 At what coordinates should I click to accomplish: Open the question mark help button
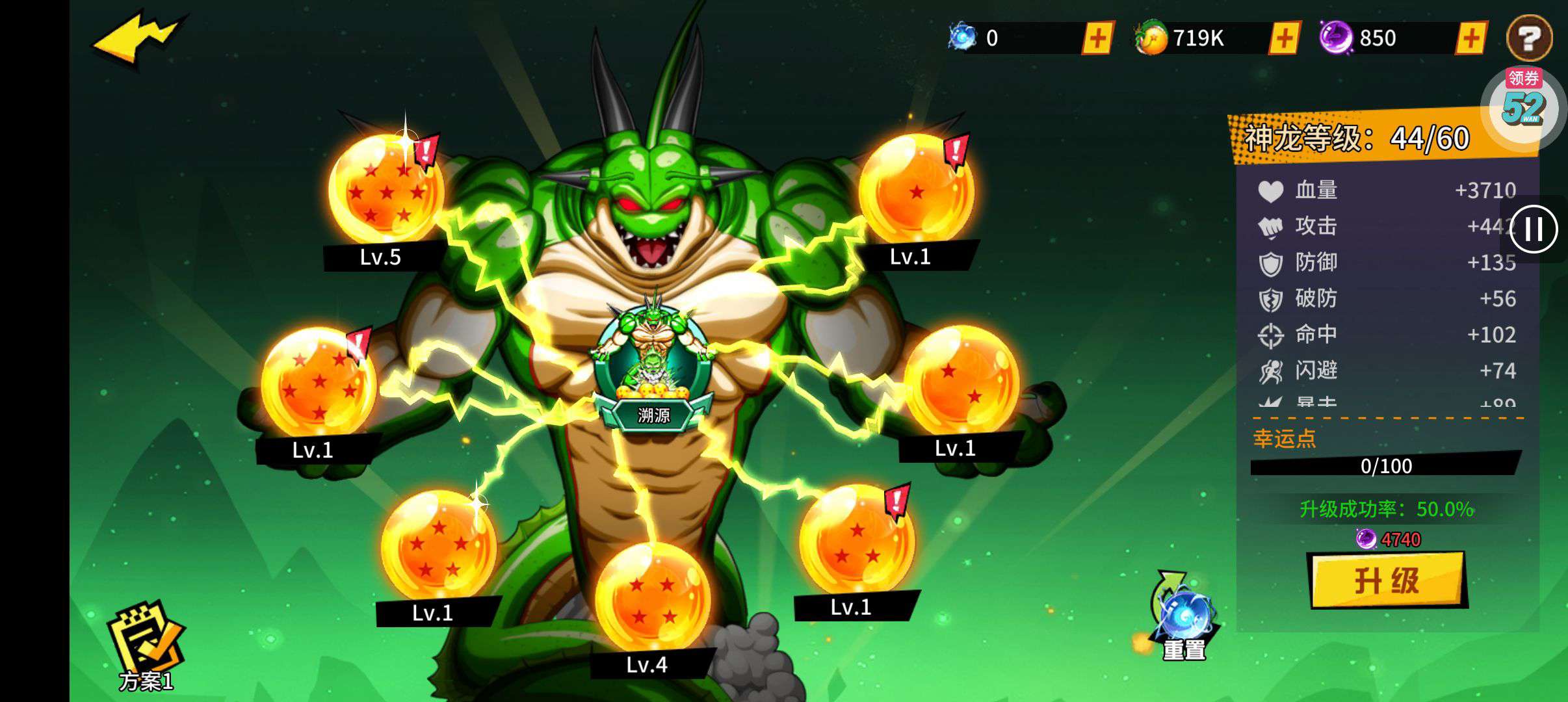click(1529, 38)
